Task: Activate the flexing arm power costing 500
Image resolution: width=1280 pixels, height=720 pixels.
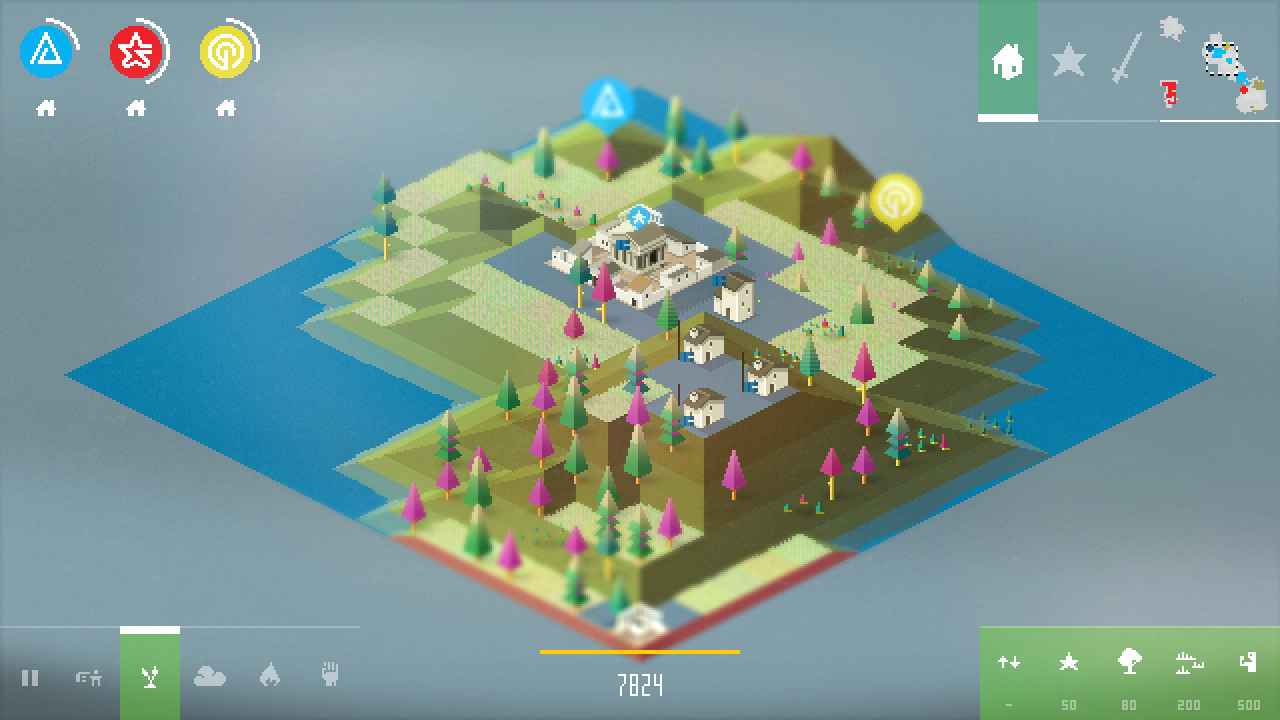Action: [1248, 662]
